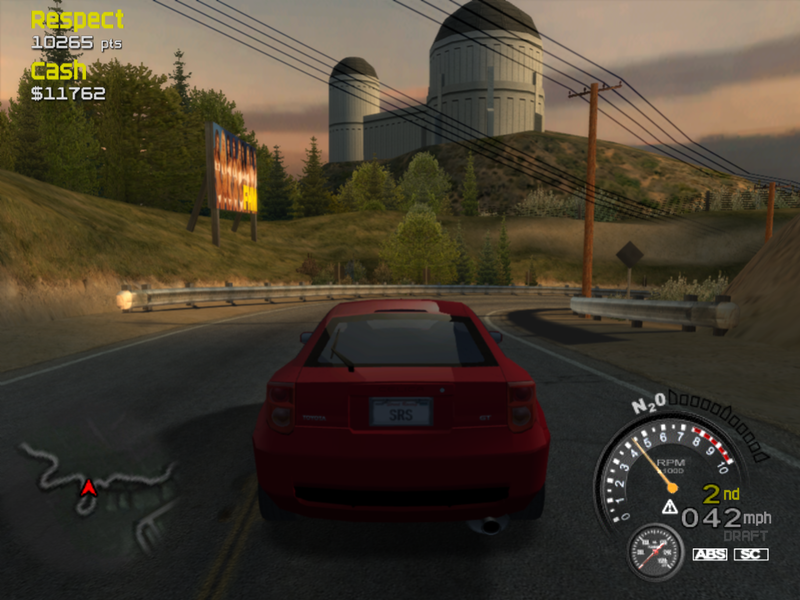Select the red player arrow on minimap
800x600 pixels.
88,486
